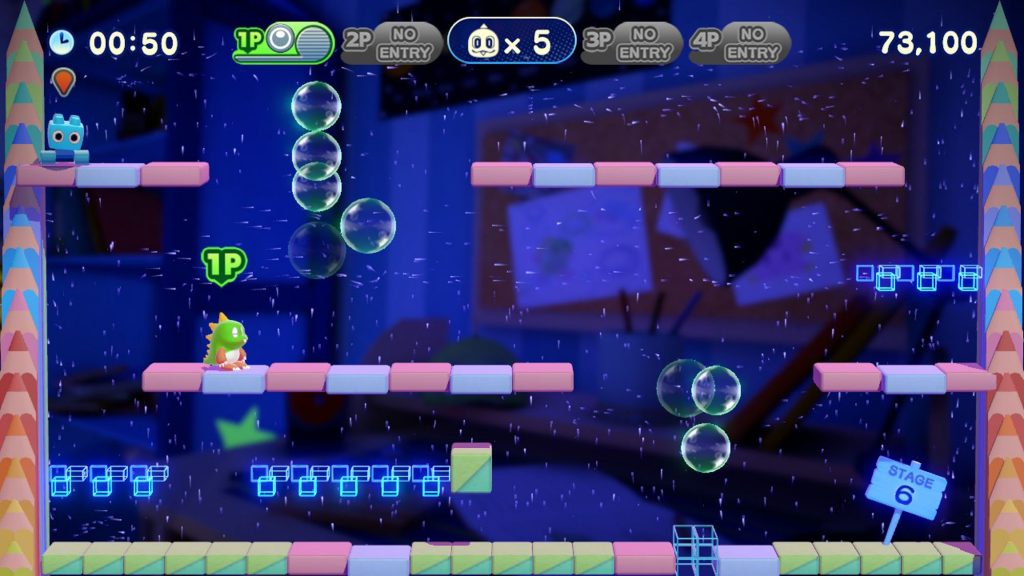
Task: Select the 4P No Entry slot
Action: pyautogui.click(x=740, y=43)
